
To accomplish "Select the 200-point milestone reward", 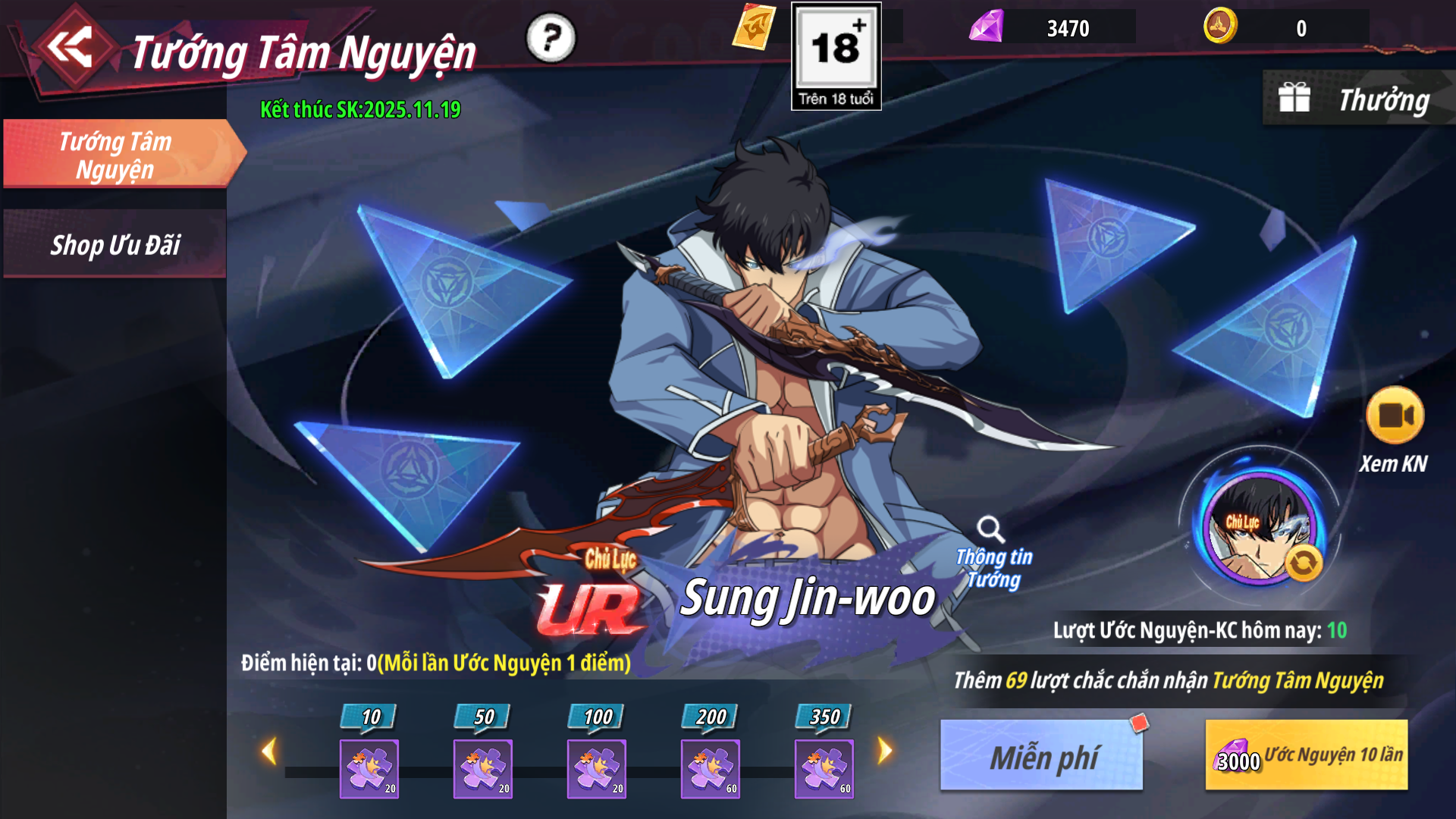I will coord(711,767).
